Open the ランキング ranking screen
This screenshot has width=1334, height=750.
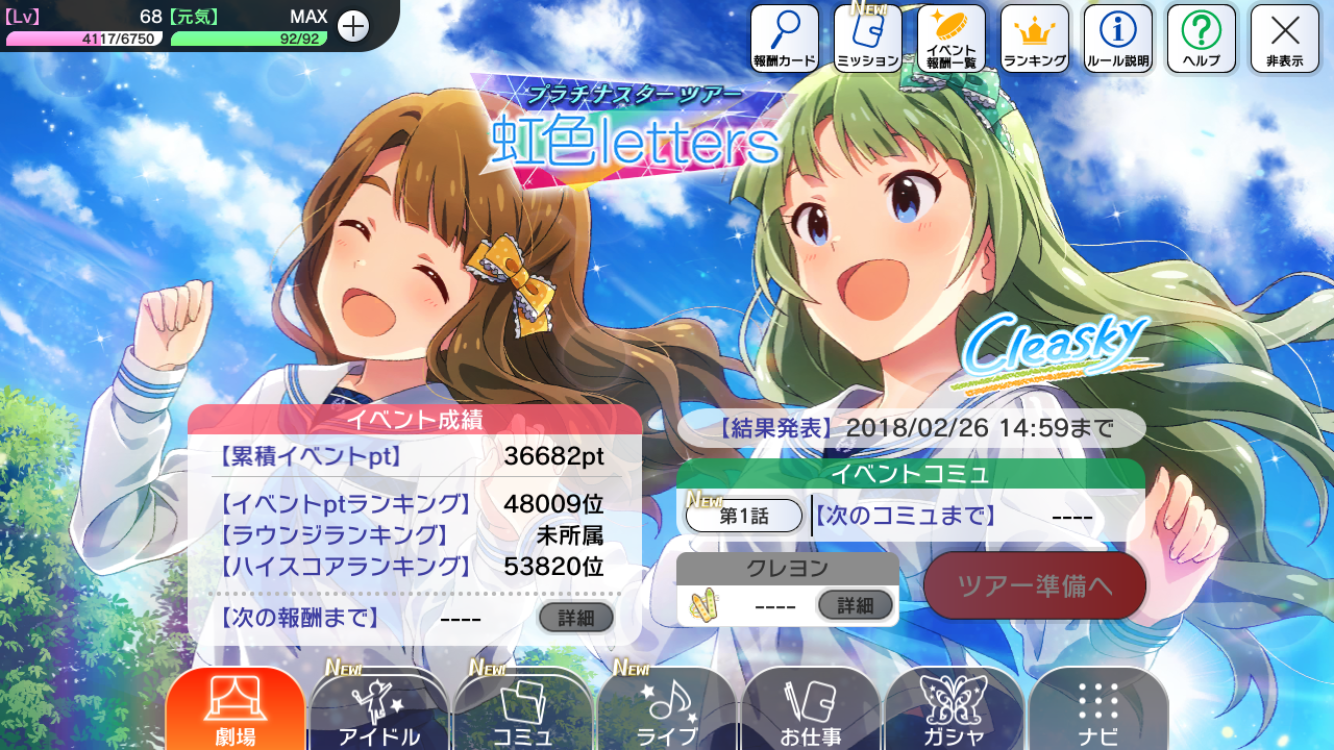click(x=1035, y=39)
